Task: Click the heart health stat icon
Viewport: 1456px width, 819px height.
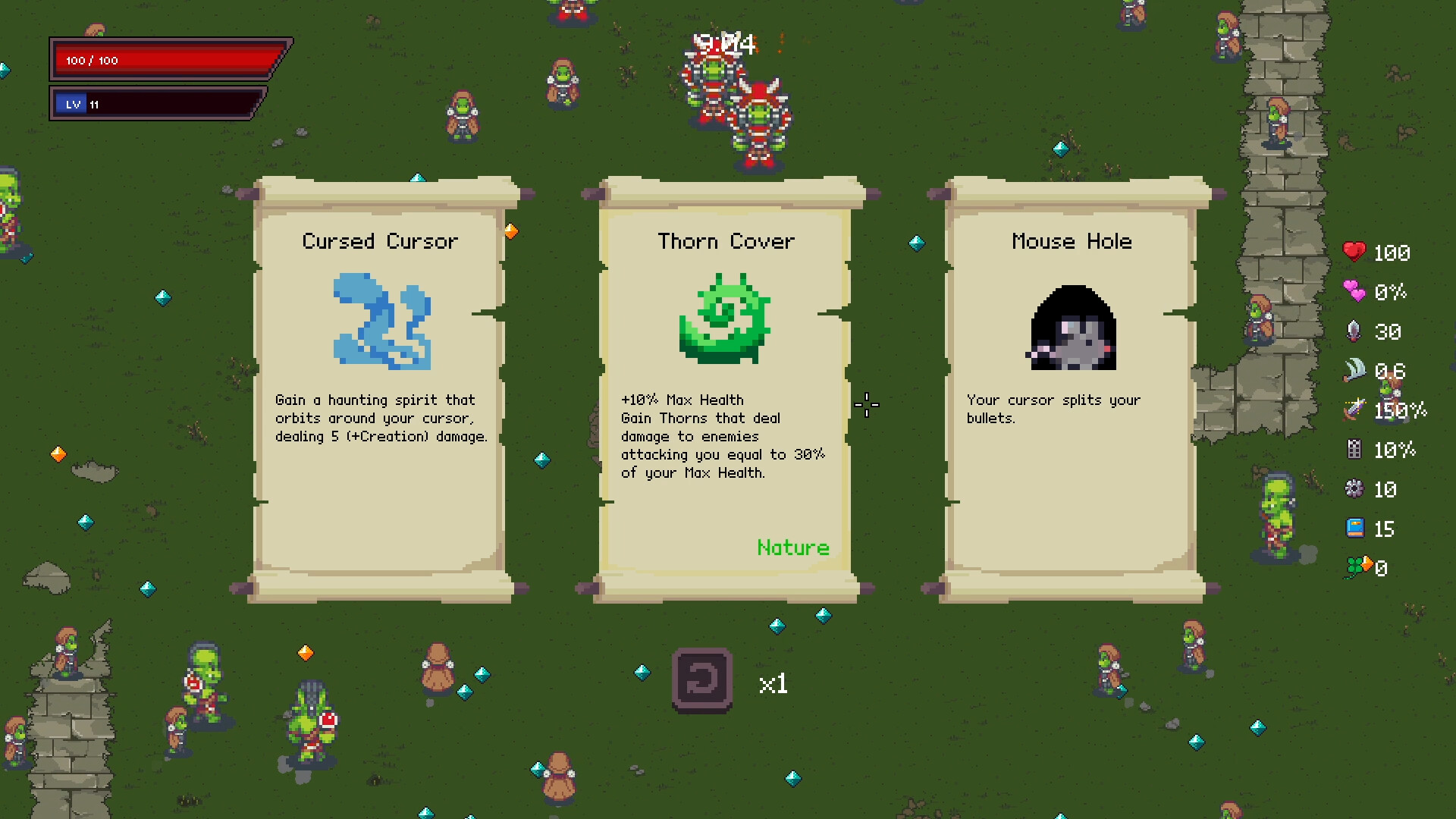Action: point(1357,253)
